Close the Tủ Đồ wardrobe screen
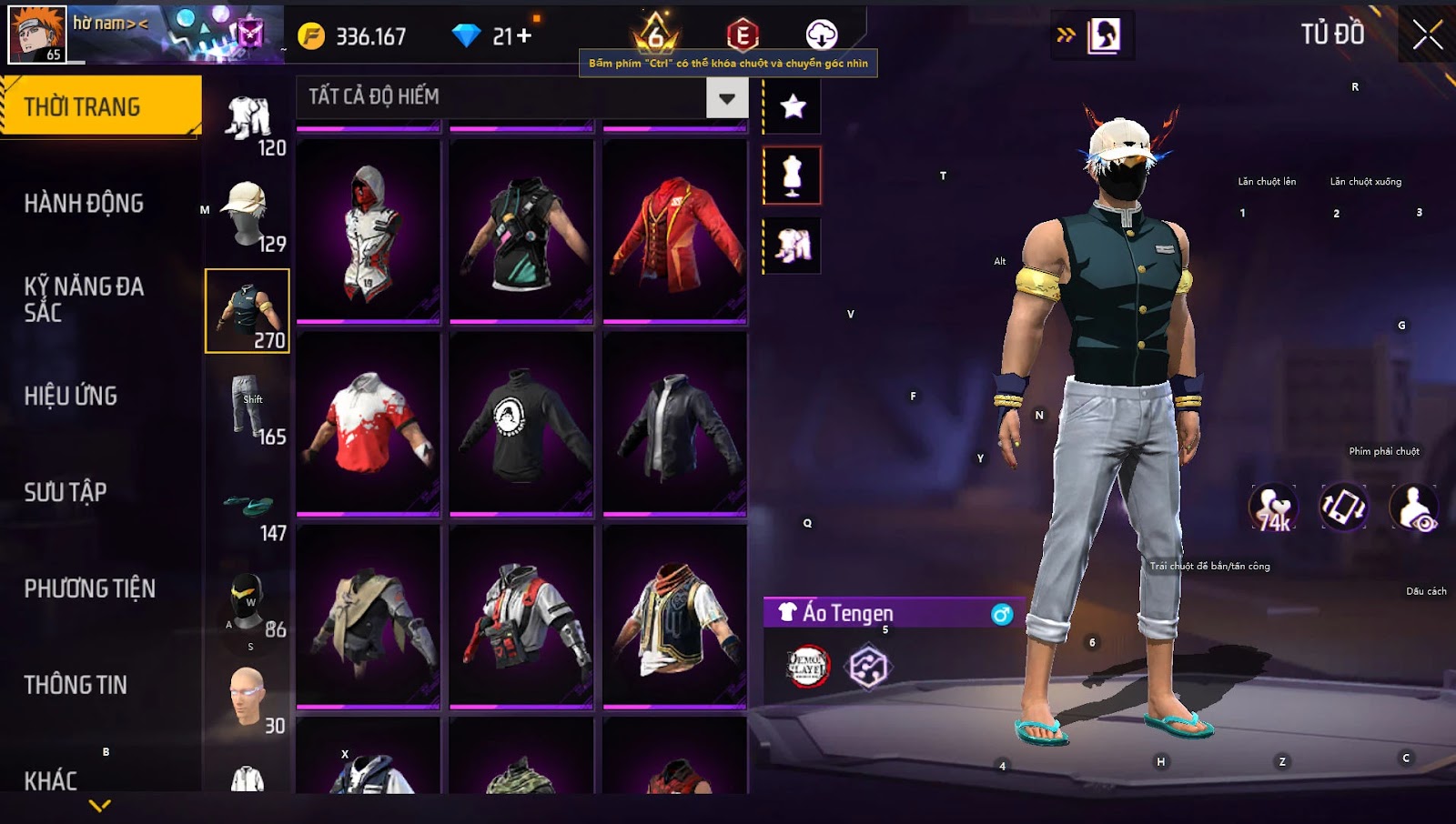Viewport: 1456px width, 824px height. tap(1427, 35)
